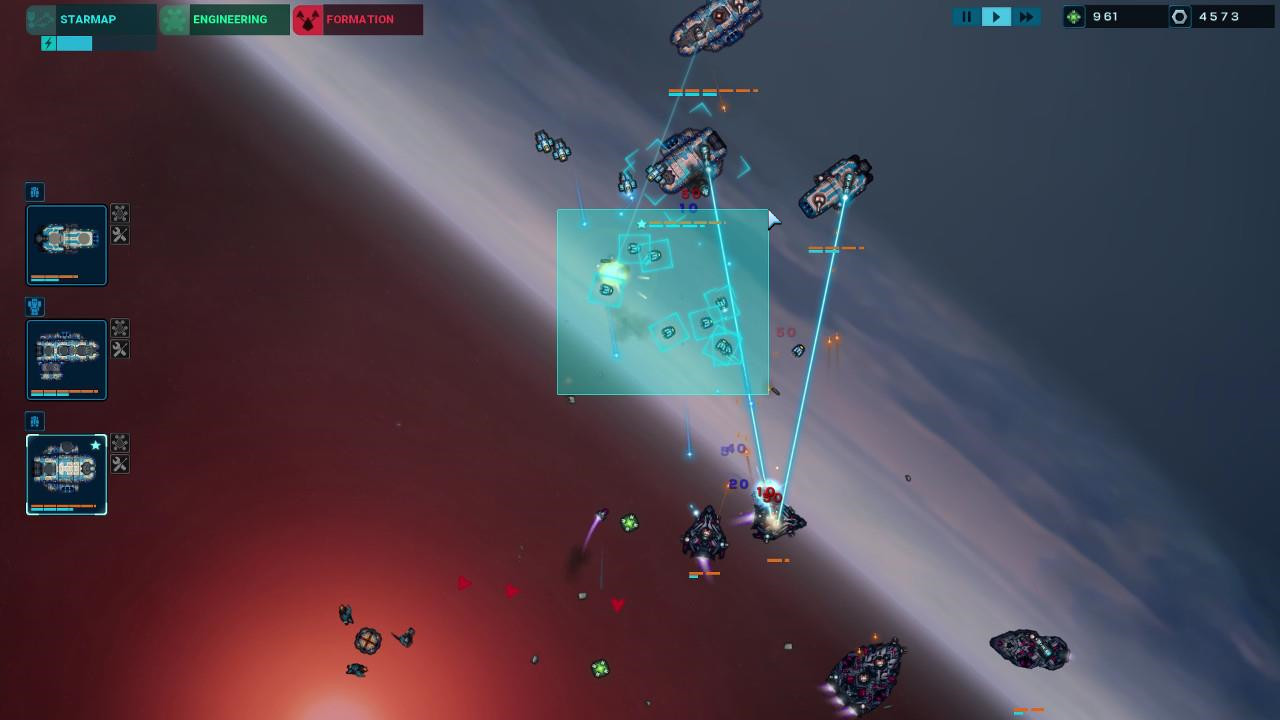Open the FORMATION menu
This screenshot has height=720, width=1280.
coord(360,19)
